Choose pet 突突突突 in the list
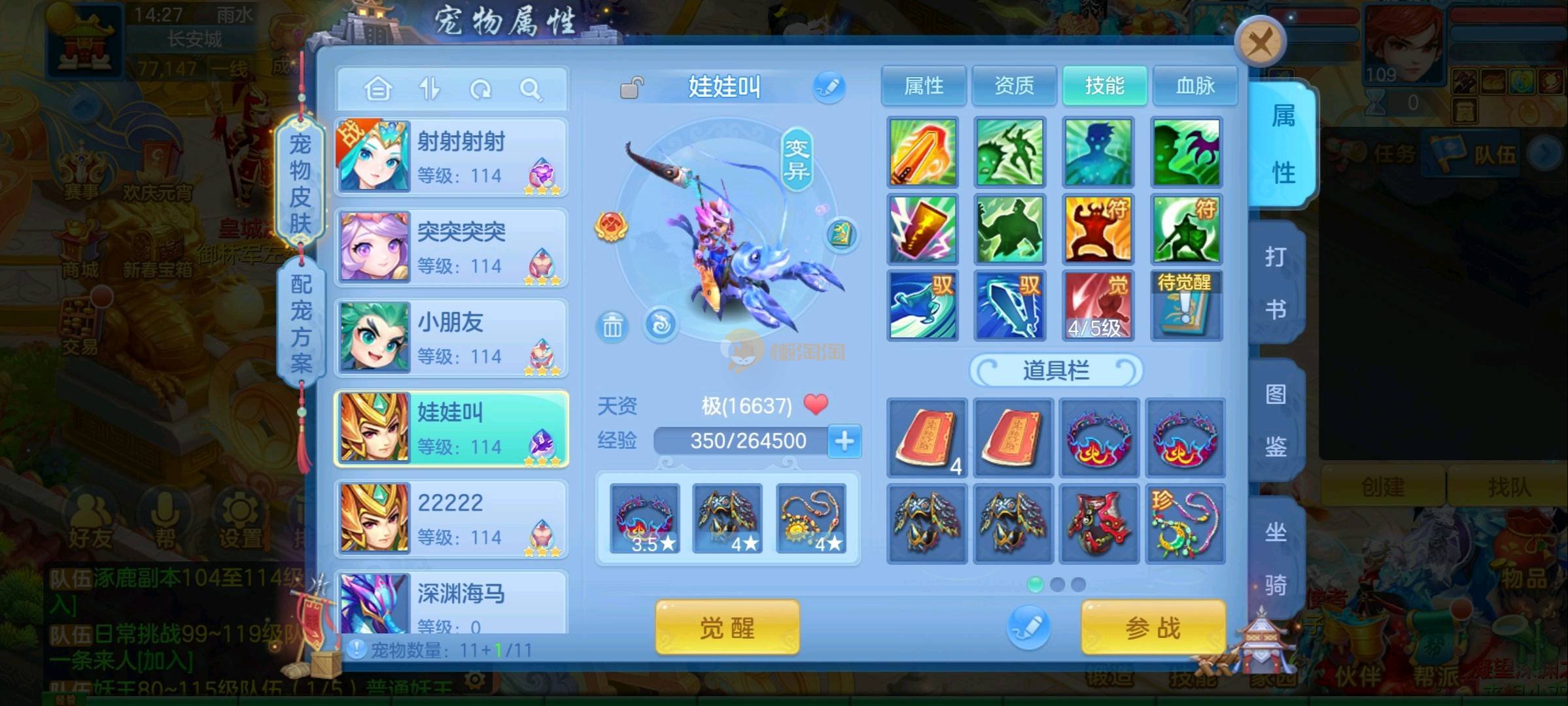 tap(451, 247)
